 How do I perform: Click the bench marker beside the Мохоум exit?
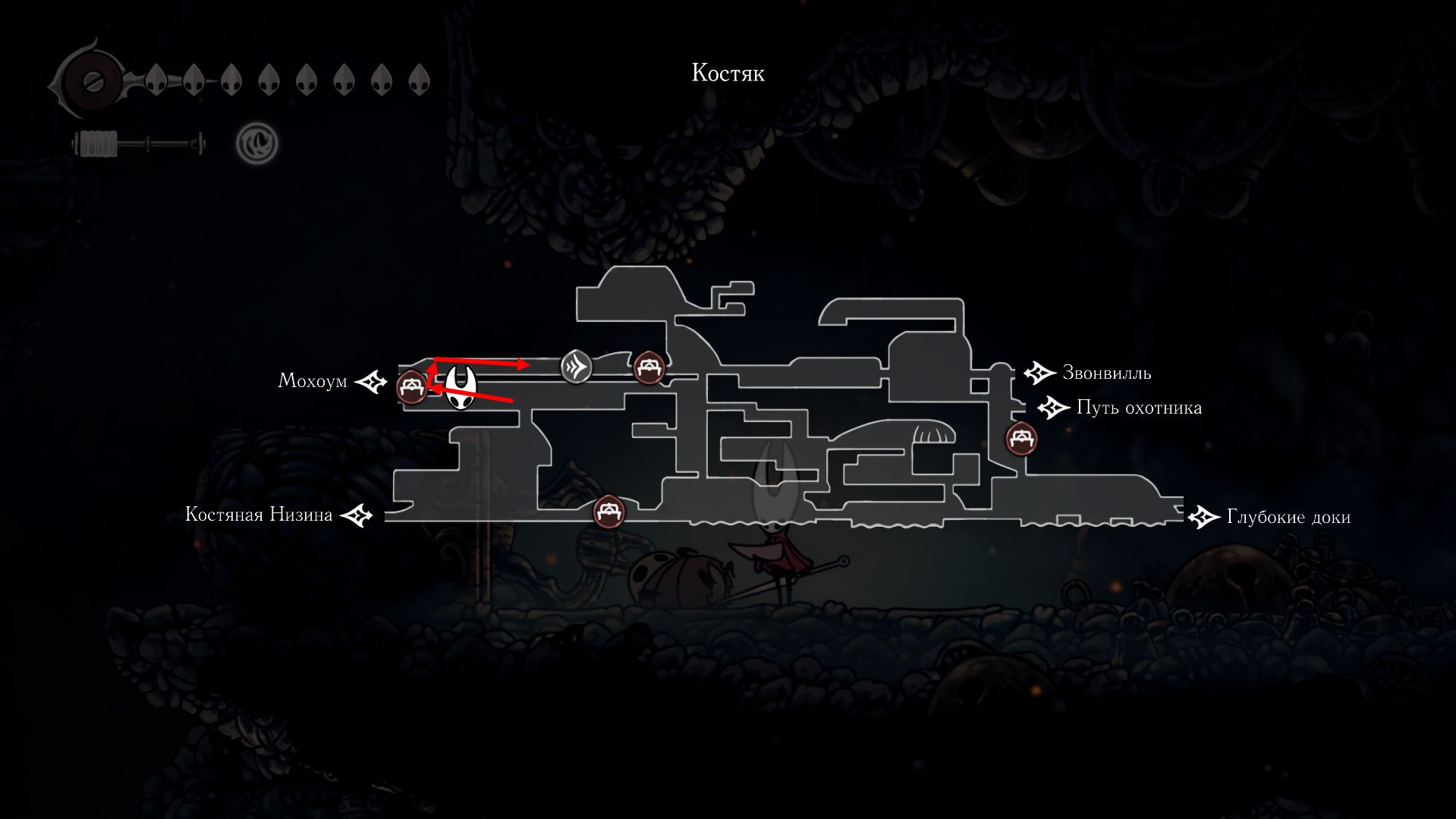click(x=412, y=388)
